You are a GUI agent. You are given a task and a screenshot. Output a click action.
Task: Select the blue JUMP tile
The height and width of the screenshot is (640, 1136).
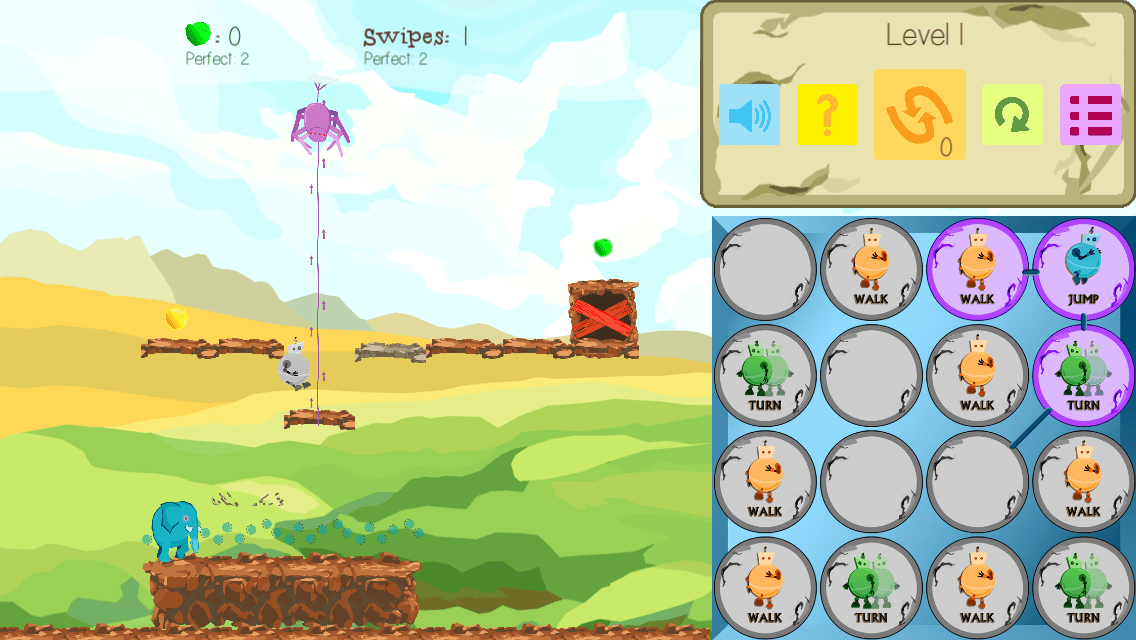pos(1083,270)
